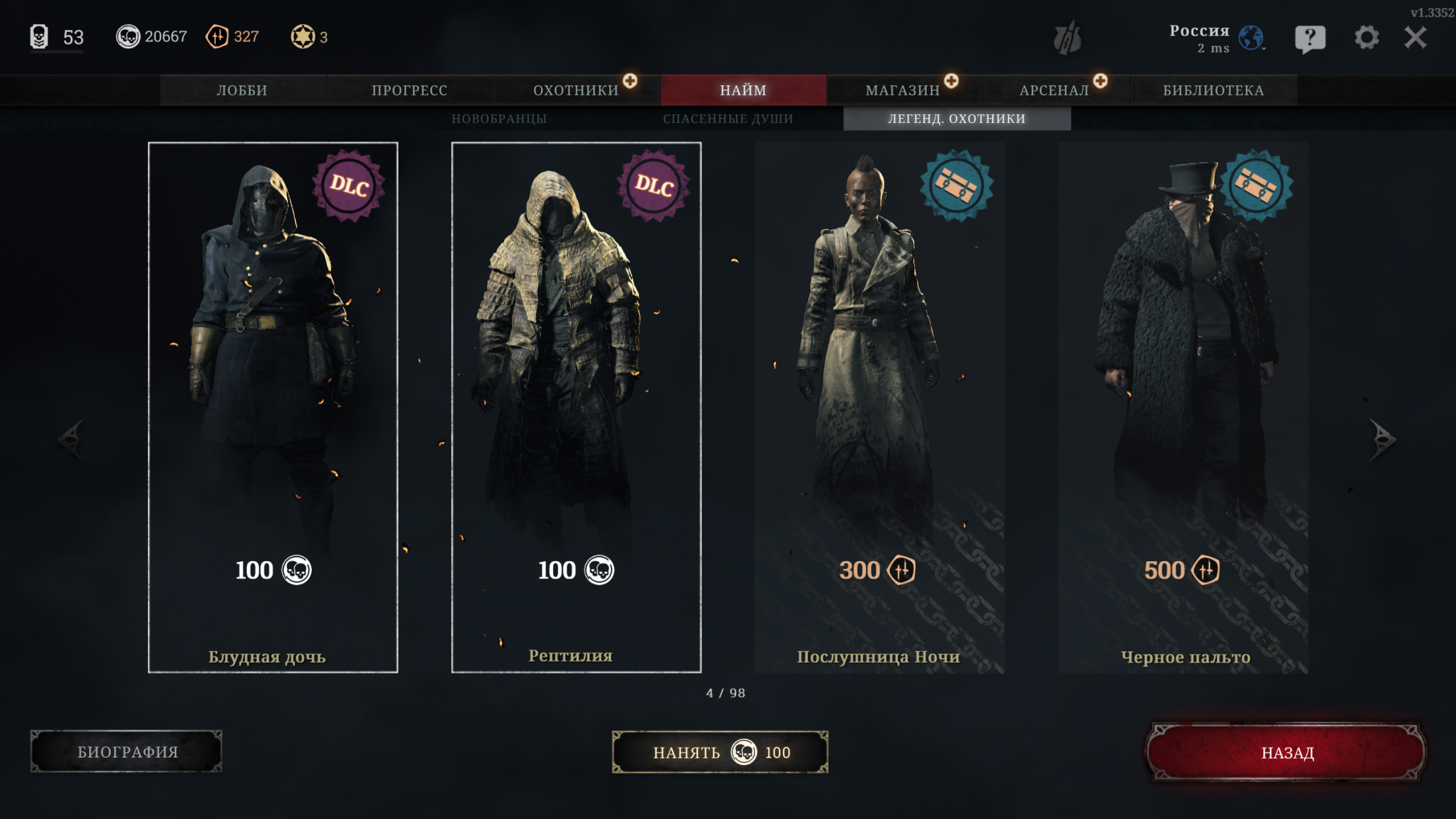Viewport: 1456px width, 819px height.
Task: Open the Библиотека tab
Action: 1214,91
